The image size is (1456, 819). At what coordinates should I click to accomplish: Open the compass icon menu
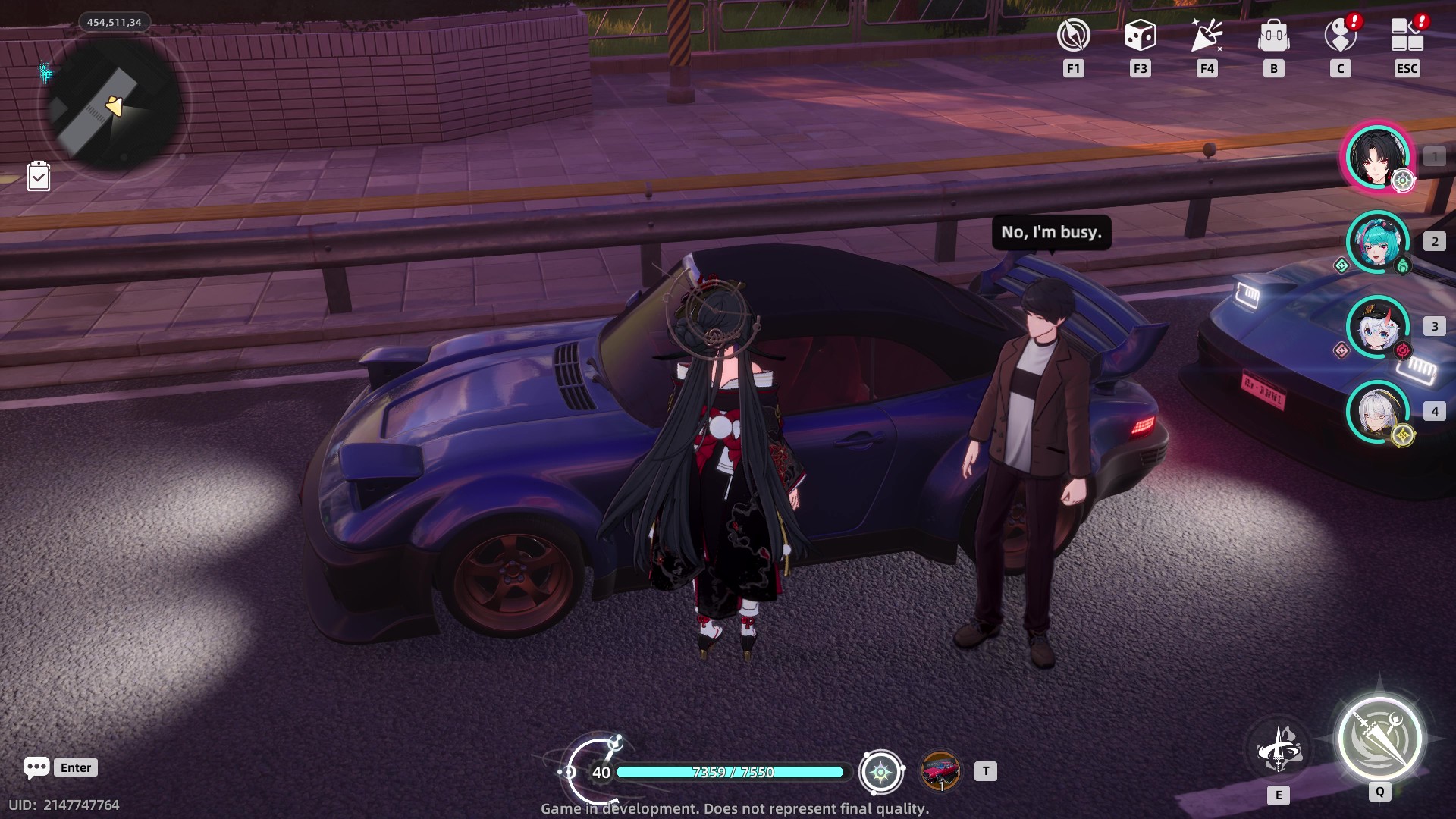(1073, 36)
